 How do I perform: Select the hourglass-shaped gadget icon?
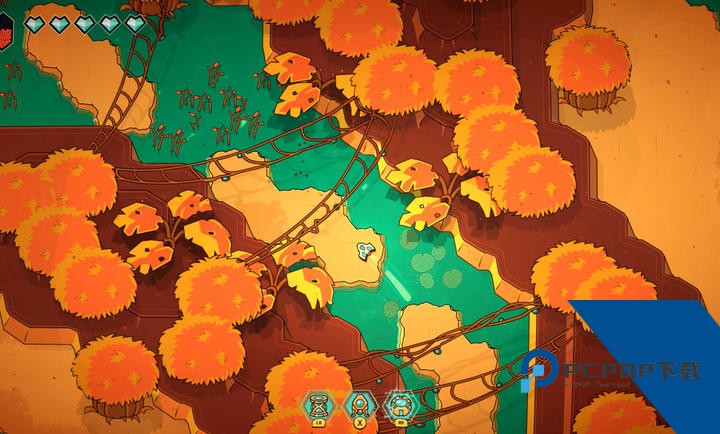(x=318, y=405)
